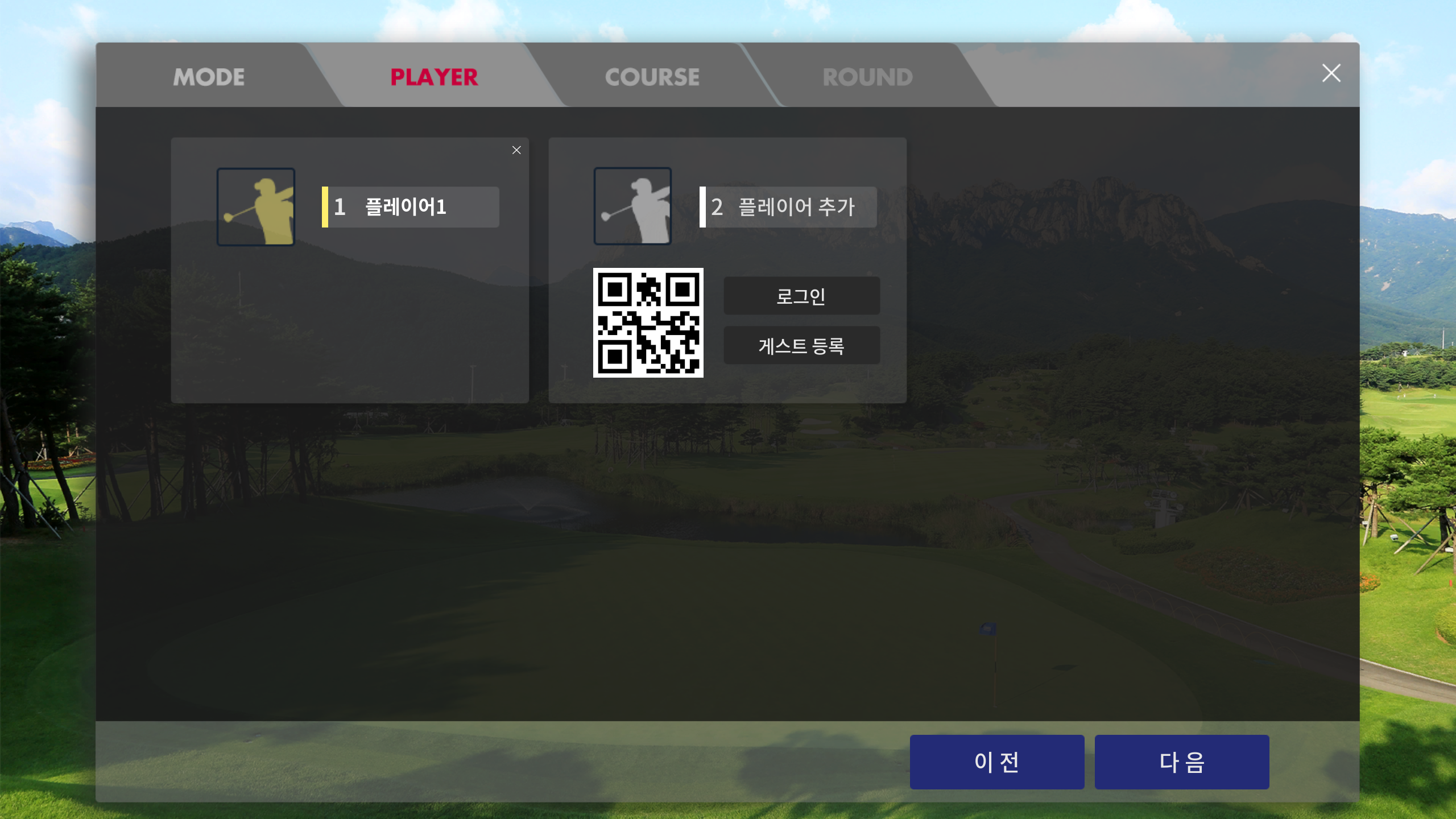Click the yellow bar beside 플레이어1
Viewport: 1456px width, 819px height.
pos(325,206)
